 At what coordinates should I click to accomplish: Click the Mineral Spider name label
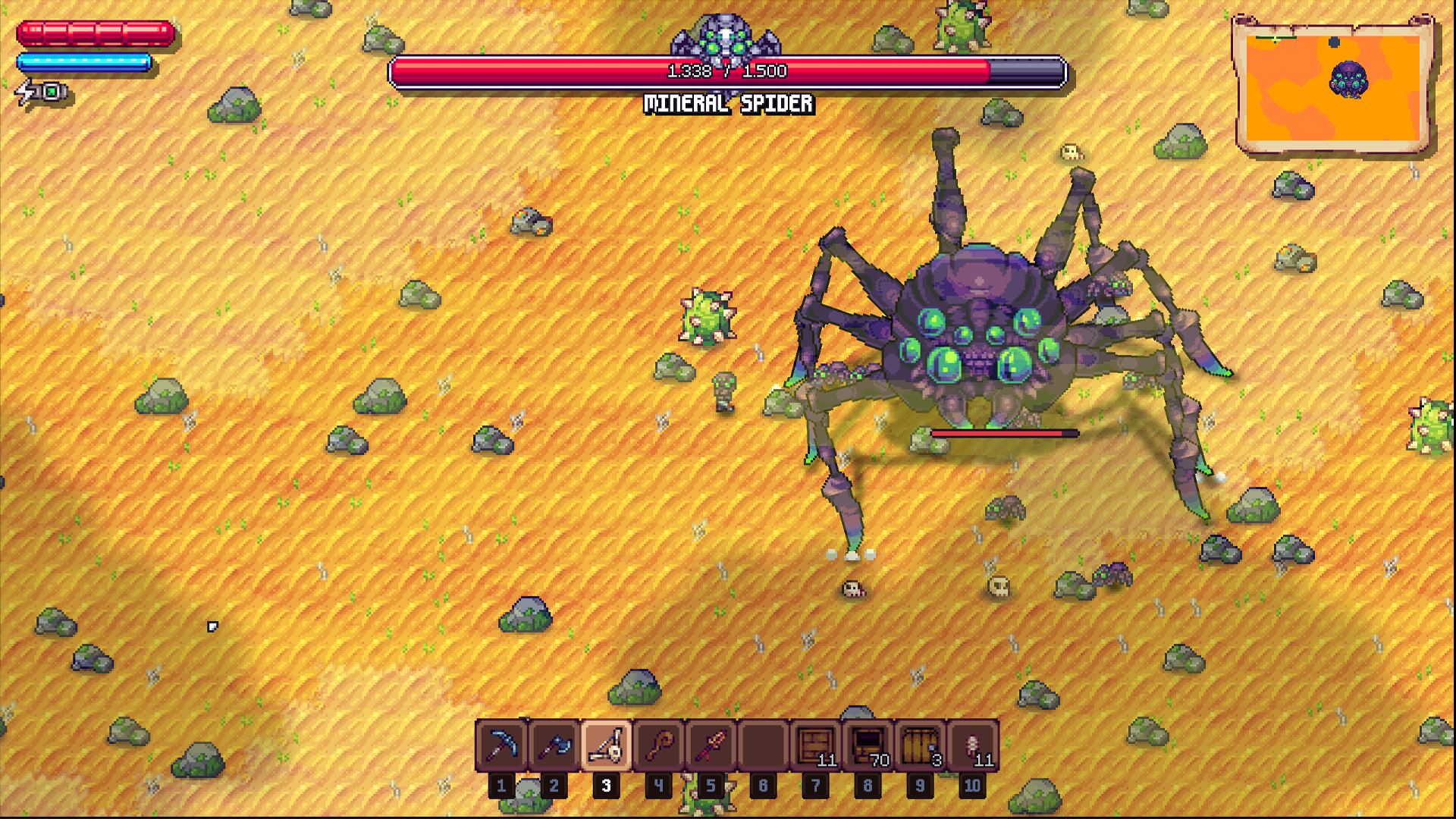pos(728,104)
